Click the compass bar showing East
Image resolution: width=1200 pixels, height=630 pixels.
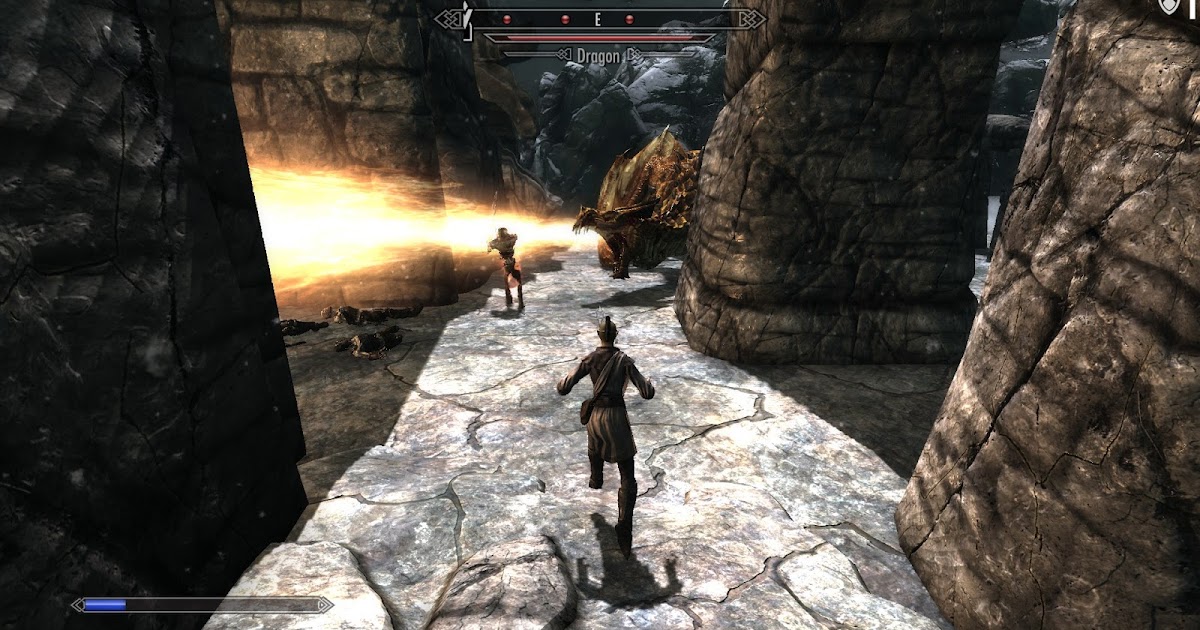click(598, 19)
